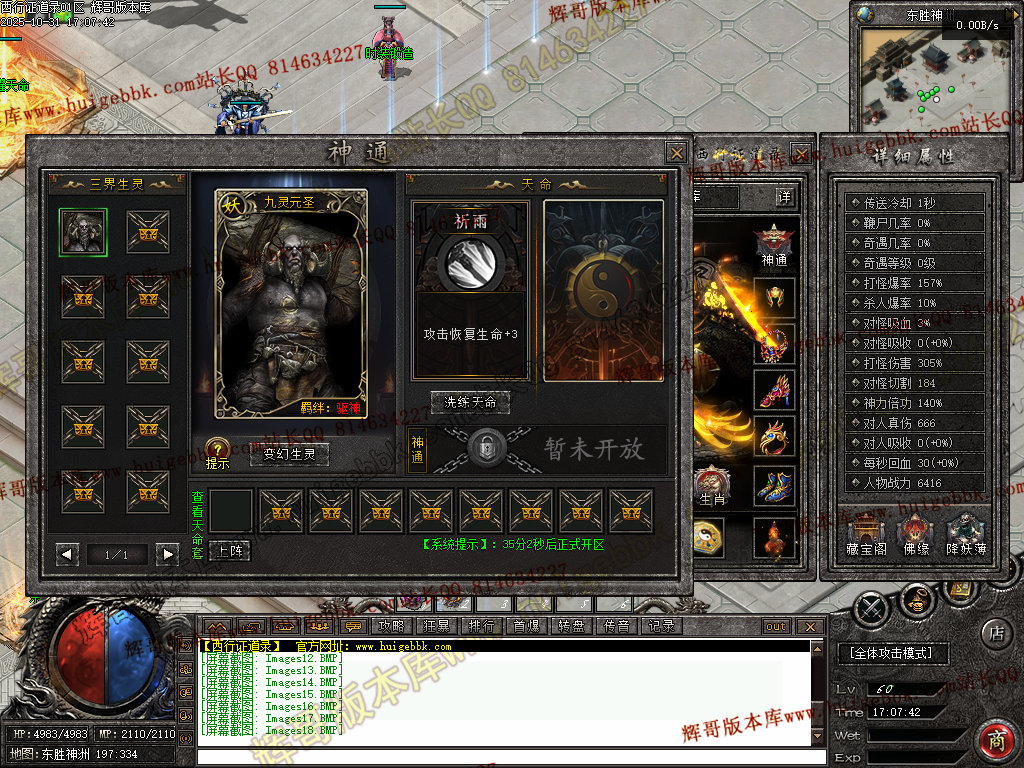This screenshot has width=1024, height=768.
Task: Click the 洗练天命 button
Action: coord(470,402)
